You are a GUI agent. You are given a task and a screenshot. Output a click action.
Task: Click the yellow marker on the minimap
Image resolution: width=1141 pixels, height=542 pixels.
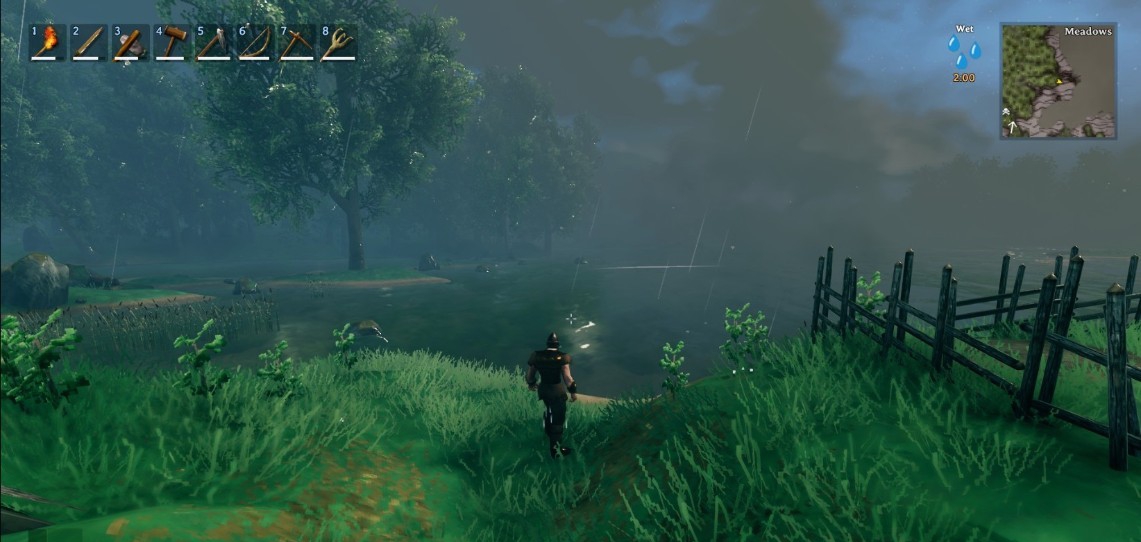[x=1059, y=82]
